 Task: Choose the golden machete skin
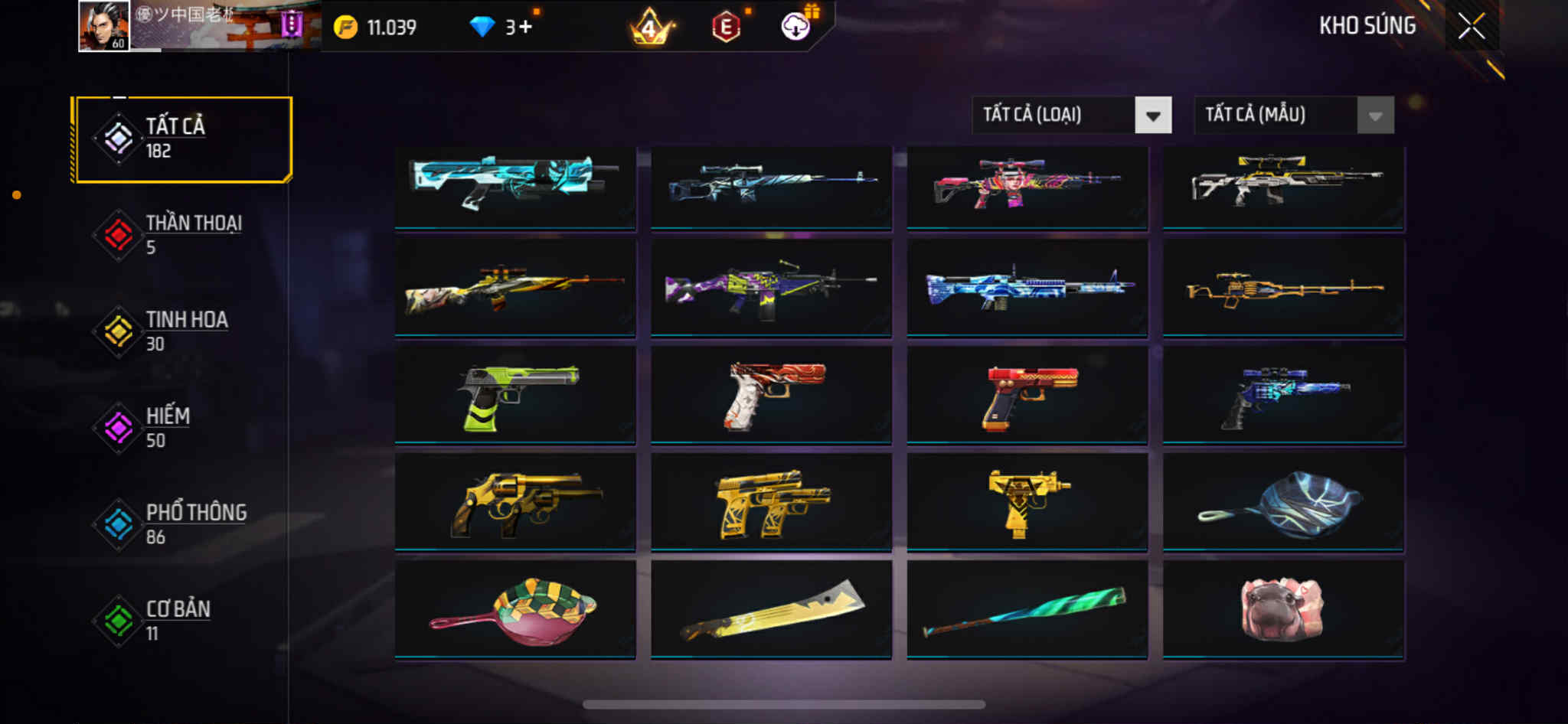click(771, 610)
